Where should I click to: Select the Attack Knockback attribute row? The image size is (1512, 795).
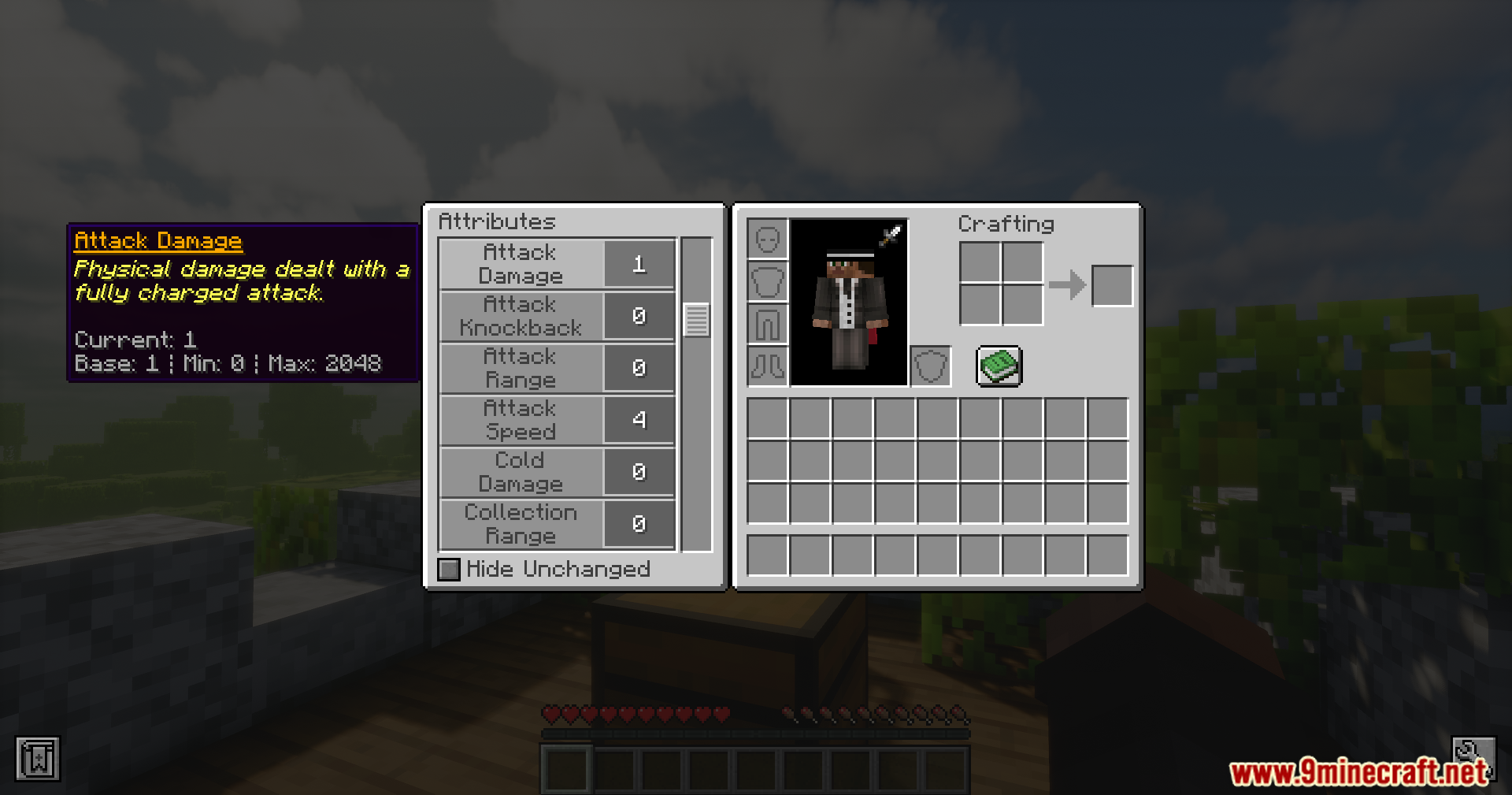point(521,316)
